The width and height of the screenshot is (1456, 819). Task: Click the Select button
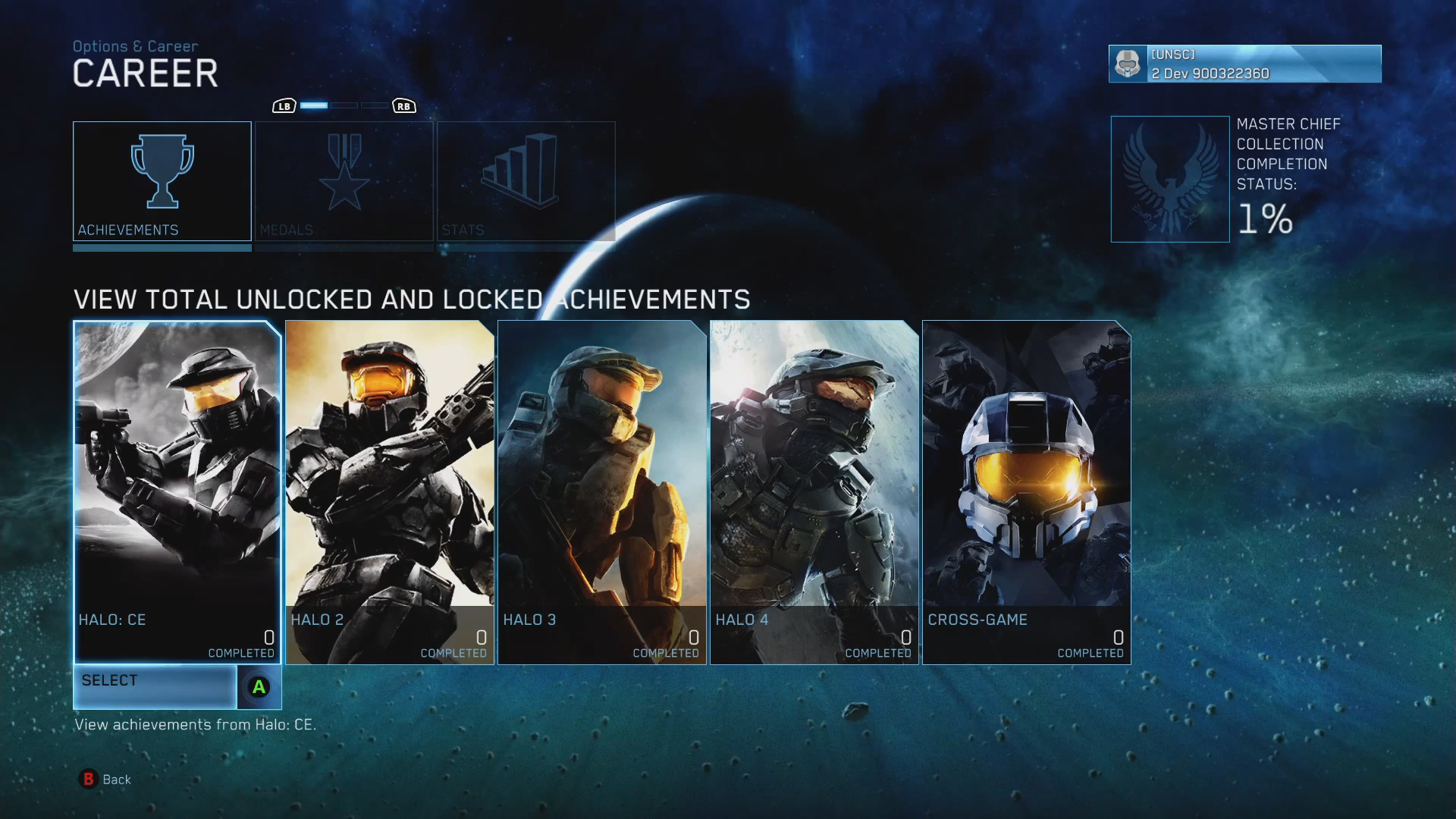click(177, 686)
